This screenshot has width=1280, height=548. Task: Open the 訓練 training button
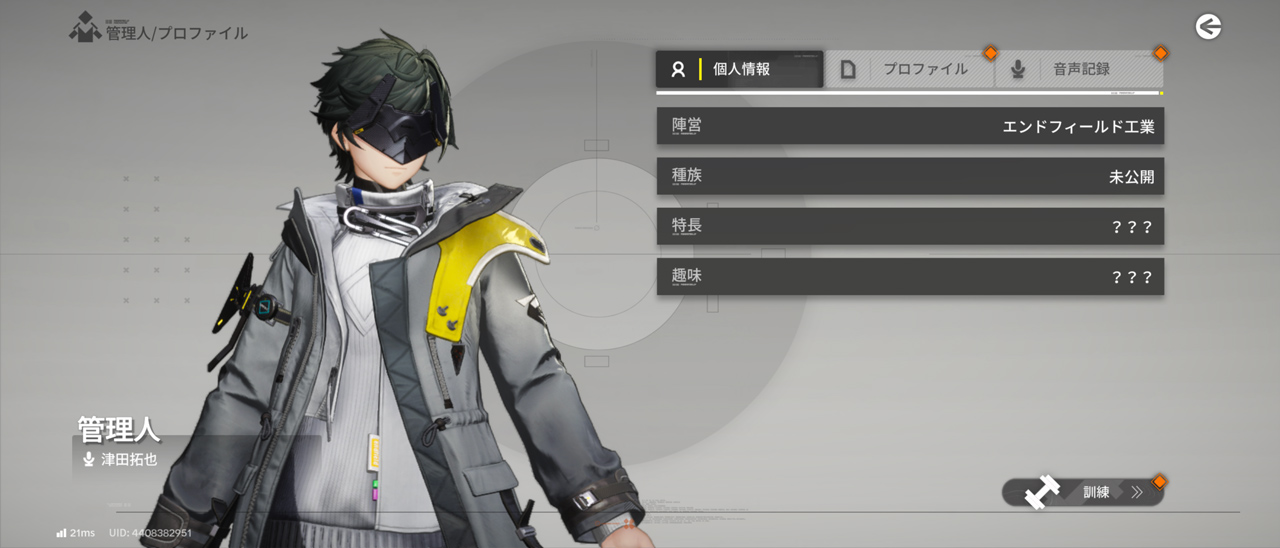point(1084,492)
